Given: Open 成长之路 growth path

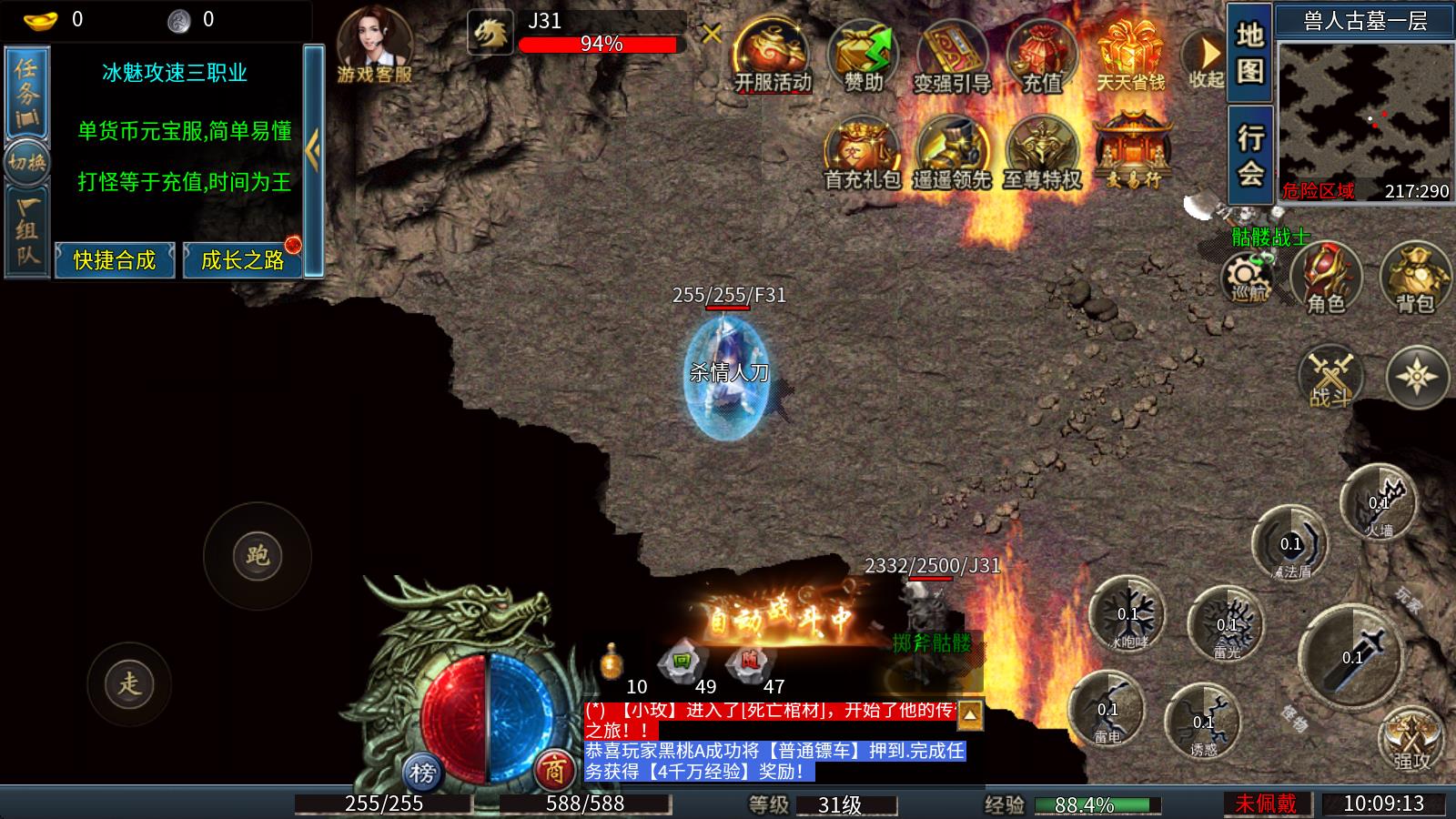Looking at the screenshot, I should coord(242,260).
